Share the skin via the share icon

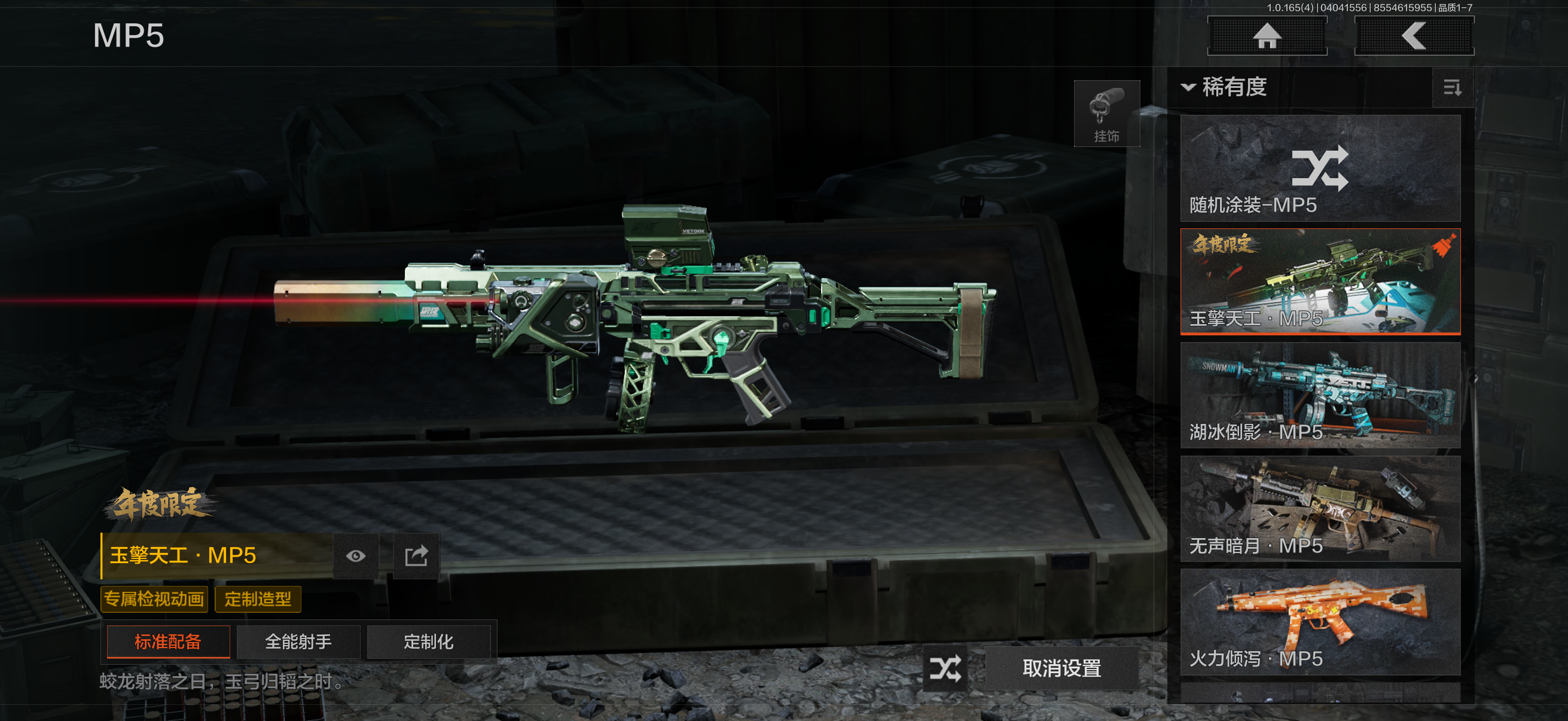tap(416, 555)
